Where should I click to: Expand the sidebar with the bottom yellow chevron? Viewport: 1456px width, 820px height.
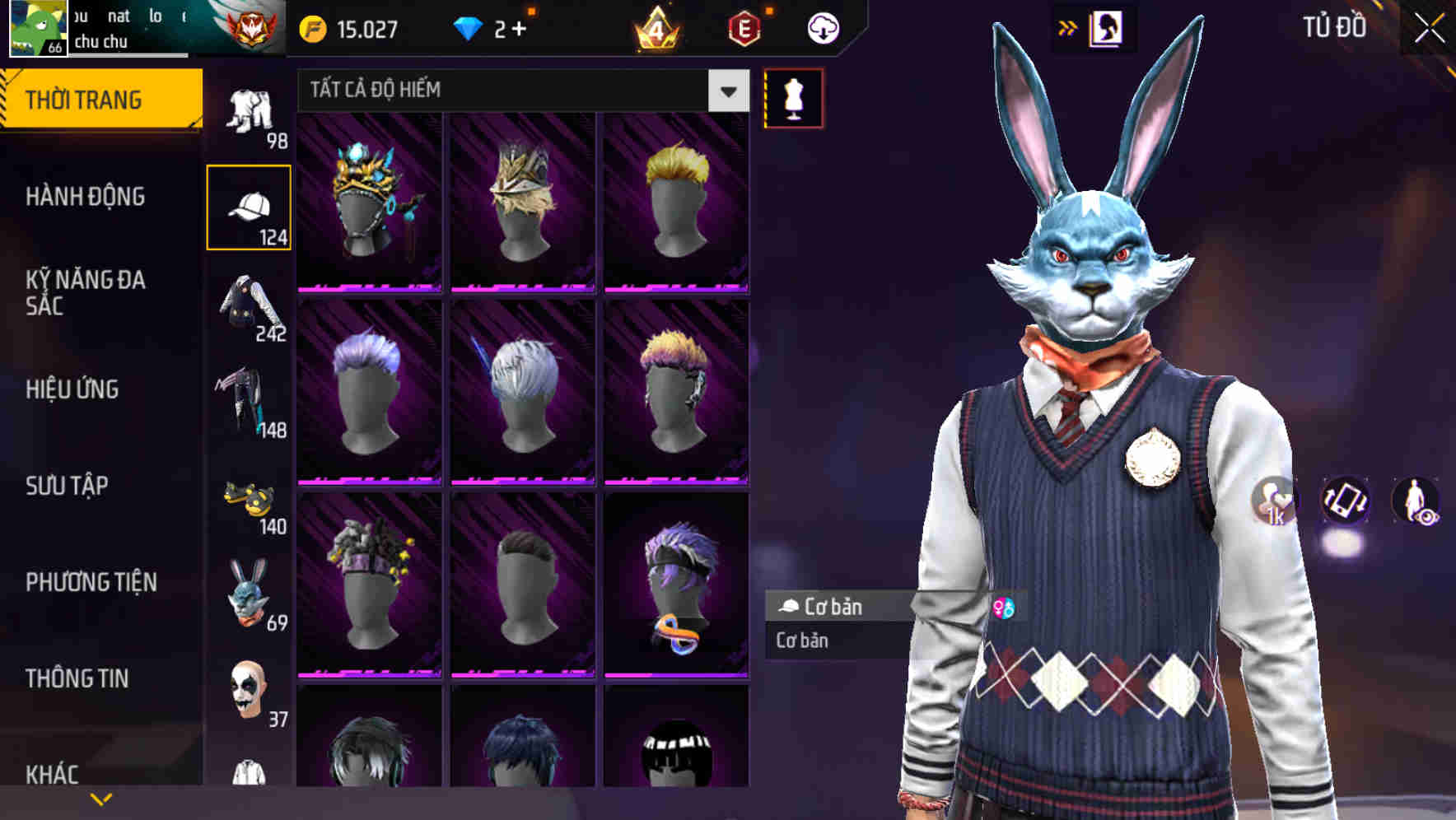[x=101, y=797]
